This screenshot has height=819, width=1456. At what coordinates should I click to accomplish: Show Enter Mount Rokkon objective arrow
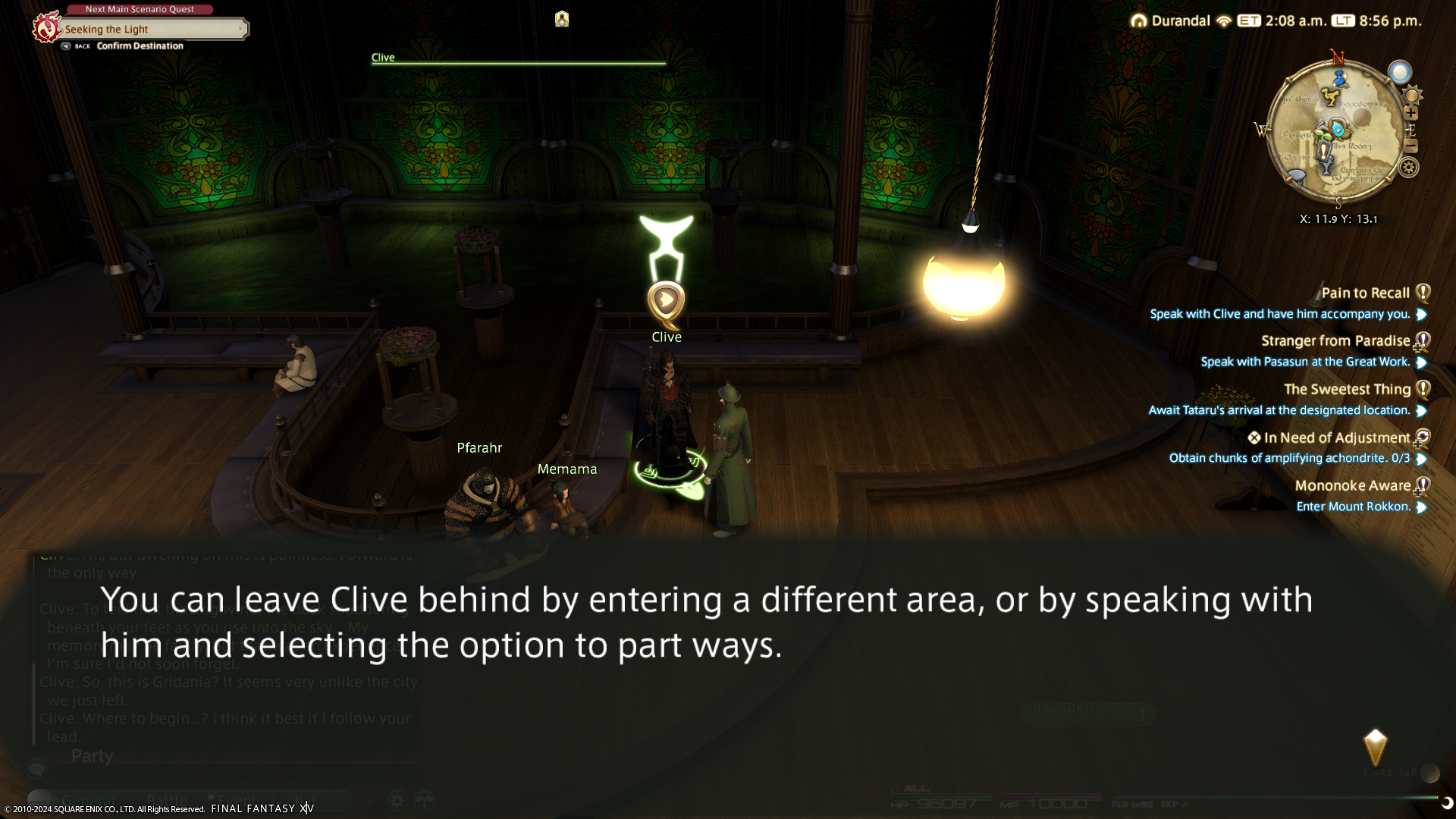[1422, 507]
